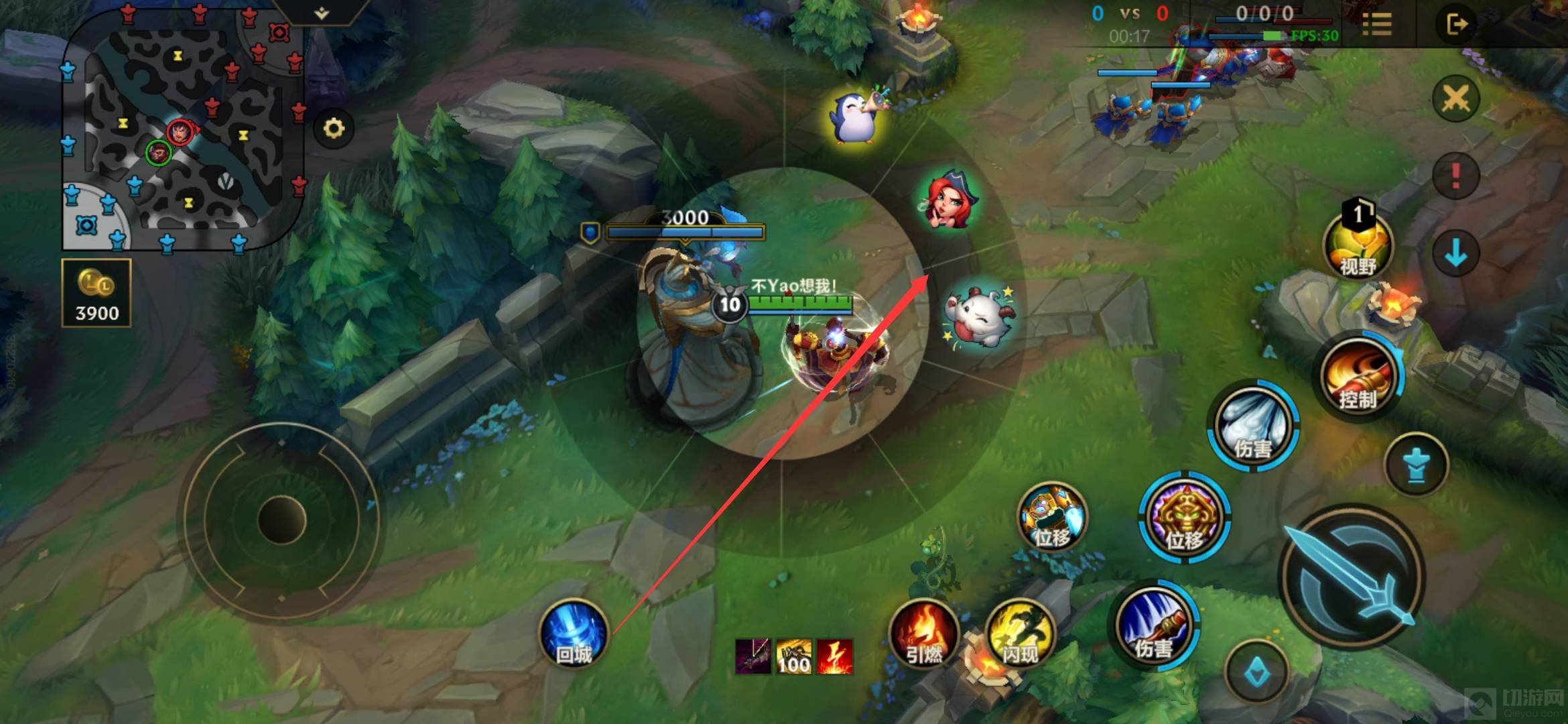Viewport: 1568px width, 724px height.
Task: Click the exit game door icon
Action: click(x=1456, y=25)
